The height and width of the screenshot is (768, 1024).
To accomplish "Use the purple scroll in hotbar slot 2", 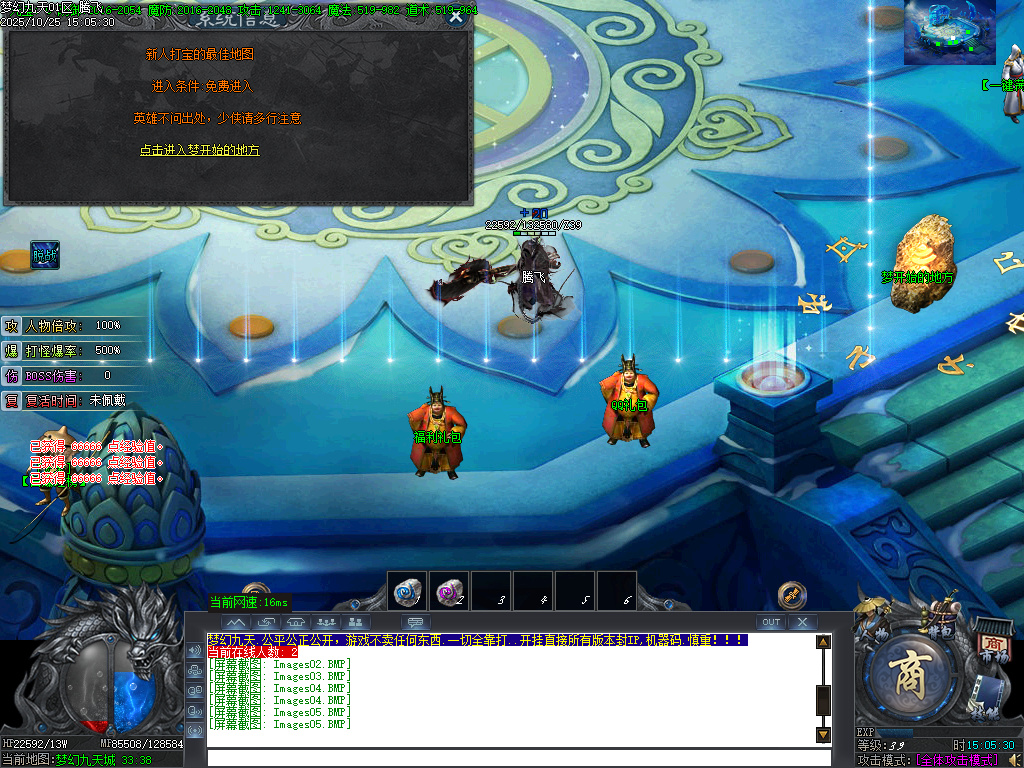I will (449, 591).
